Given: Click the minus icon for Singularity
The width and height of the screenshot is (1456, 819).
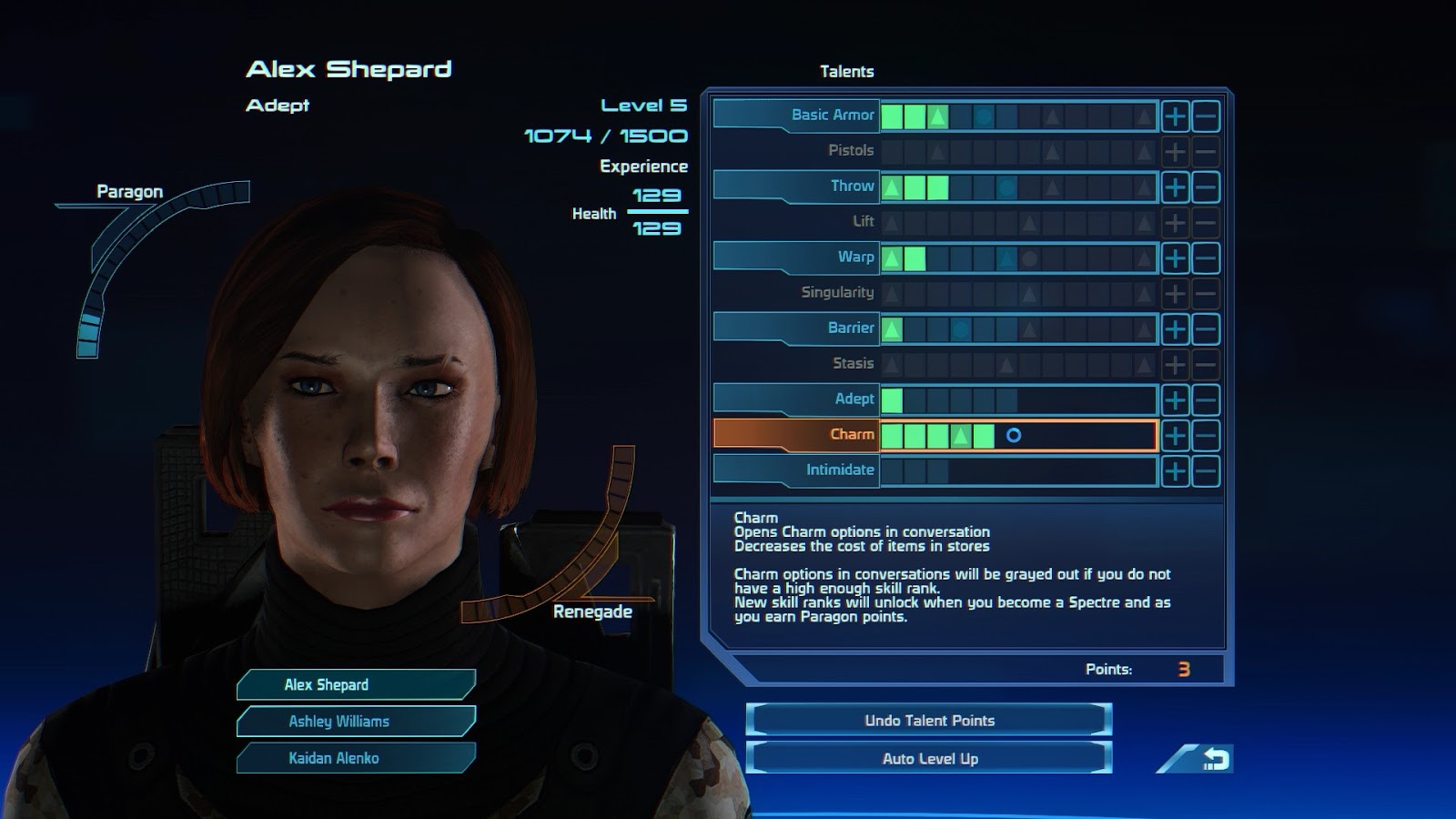Looking at the screenshot, I should click(x=1205, y=292).
